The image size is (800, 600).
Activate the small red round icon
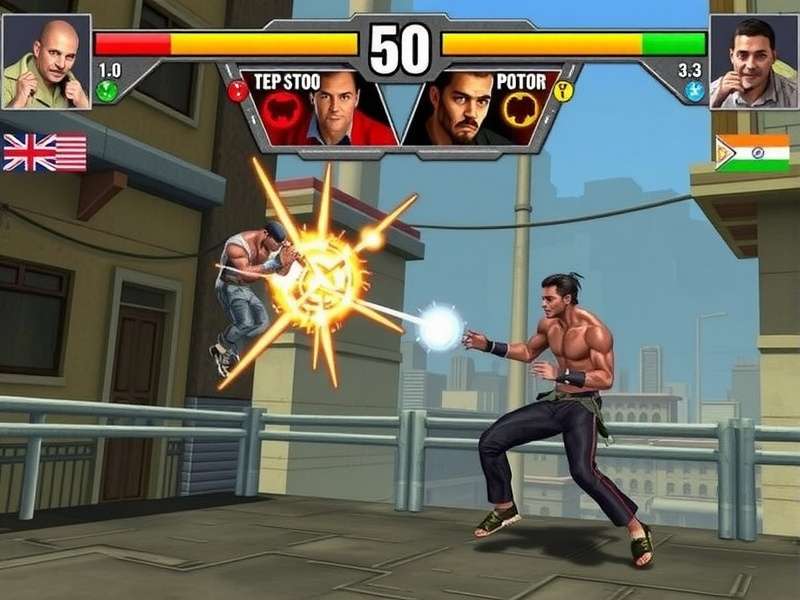237,92
